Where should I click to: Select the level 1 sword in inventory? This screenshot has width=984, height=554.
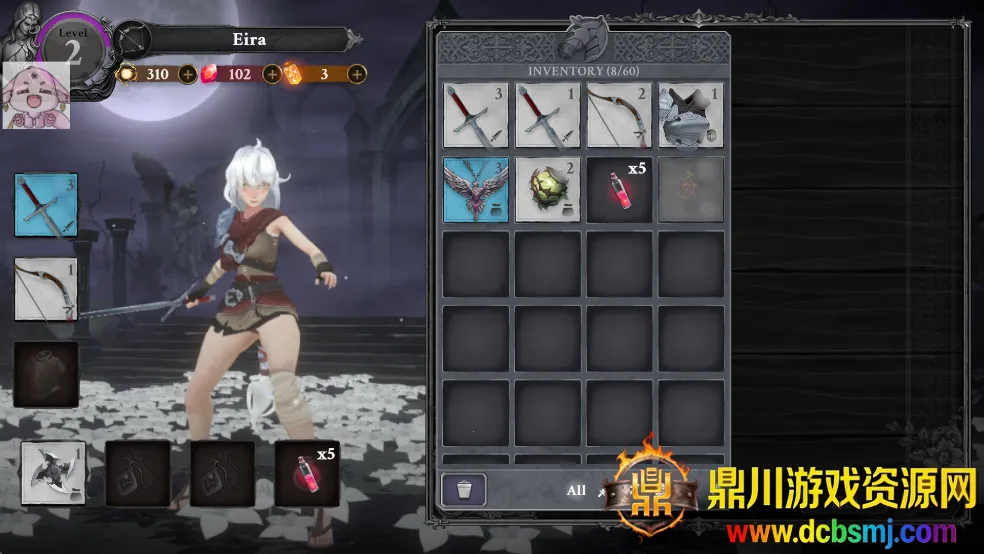click(548, 115)
